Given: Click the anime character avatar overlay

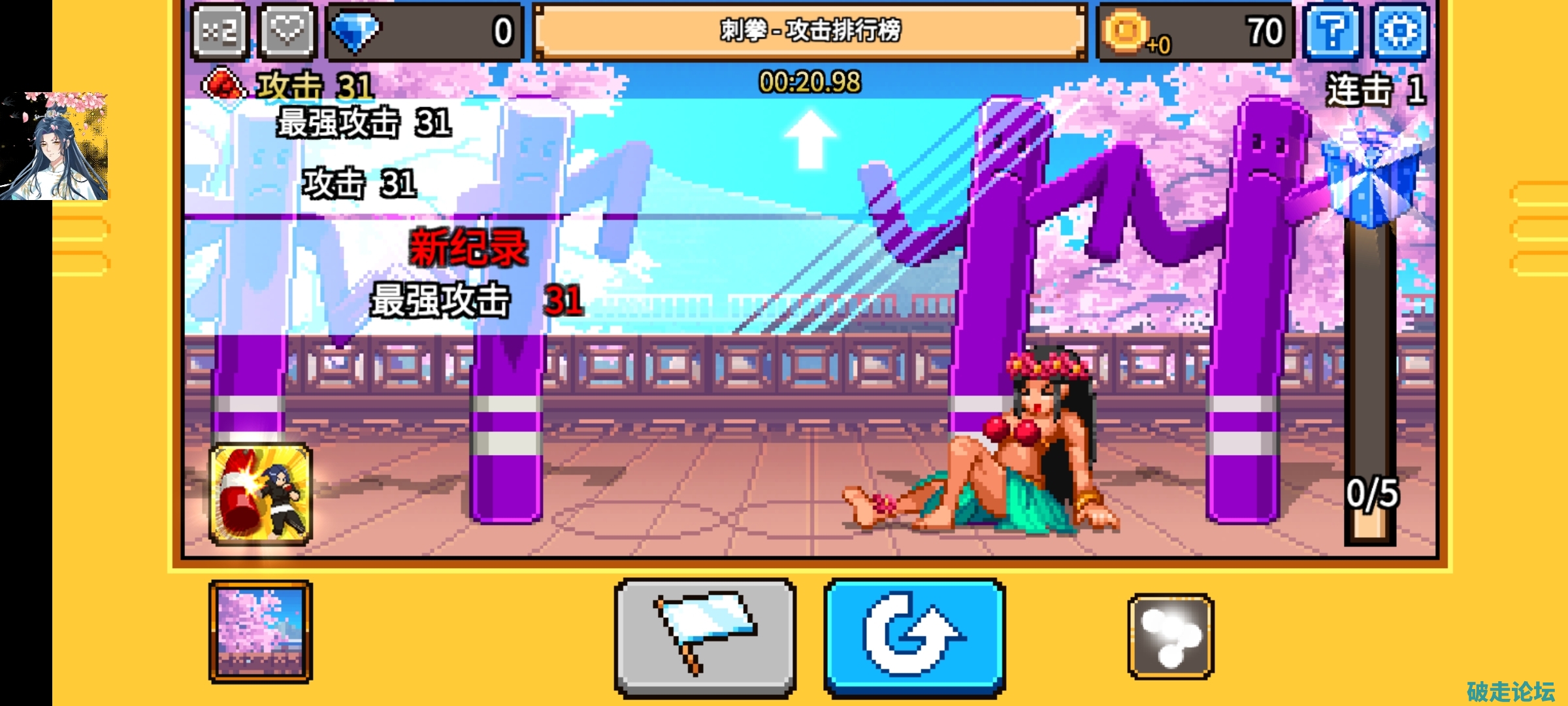Looking at the screenshot, I should point(55,146).
